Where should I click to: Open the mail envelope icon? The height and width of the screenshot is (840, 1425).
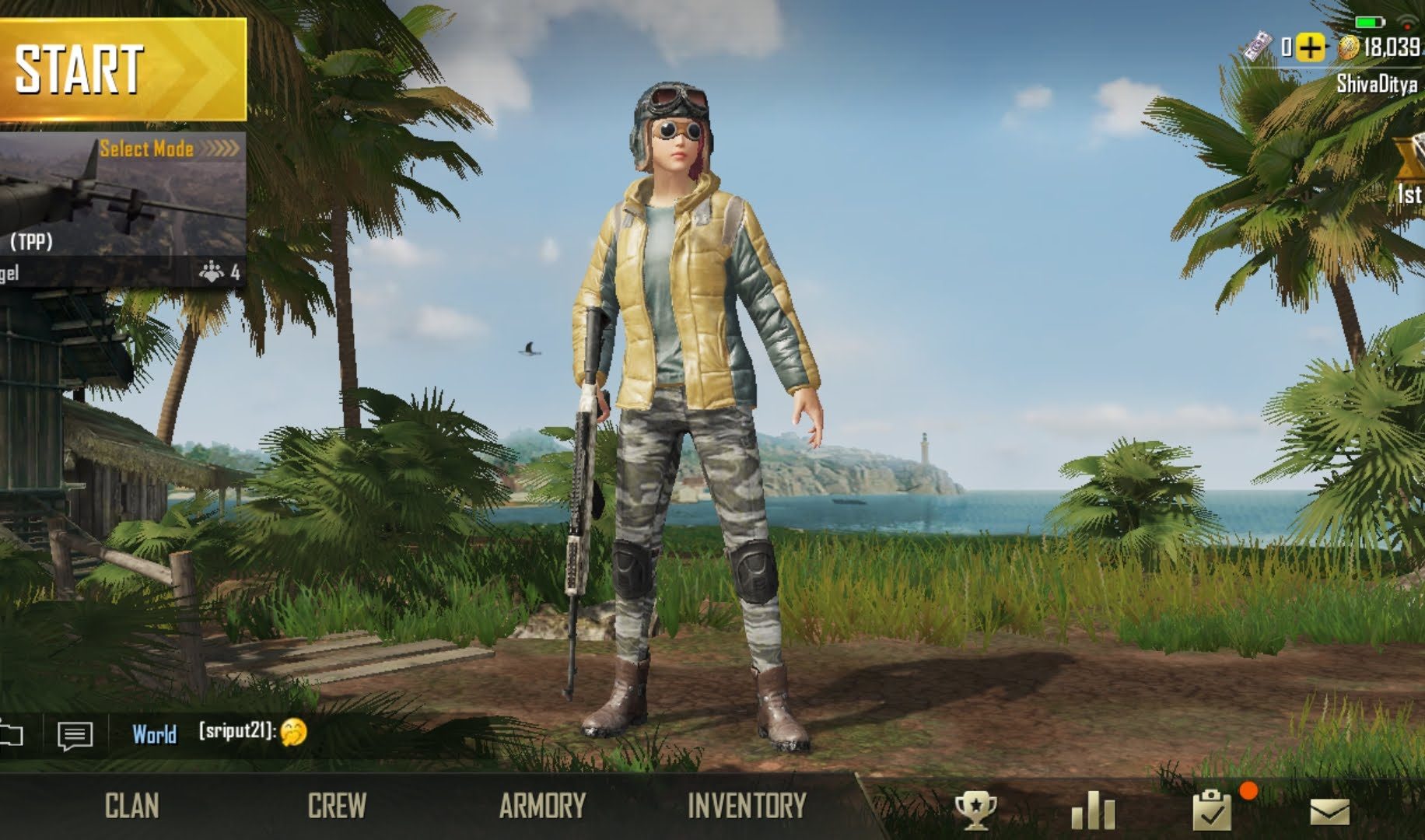[1329, 812]
